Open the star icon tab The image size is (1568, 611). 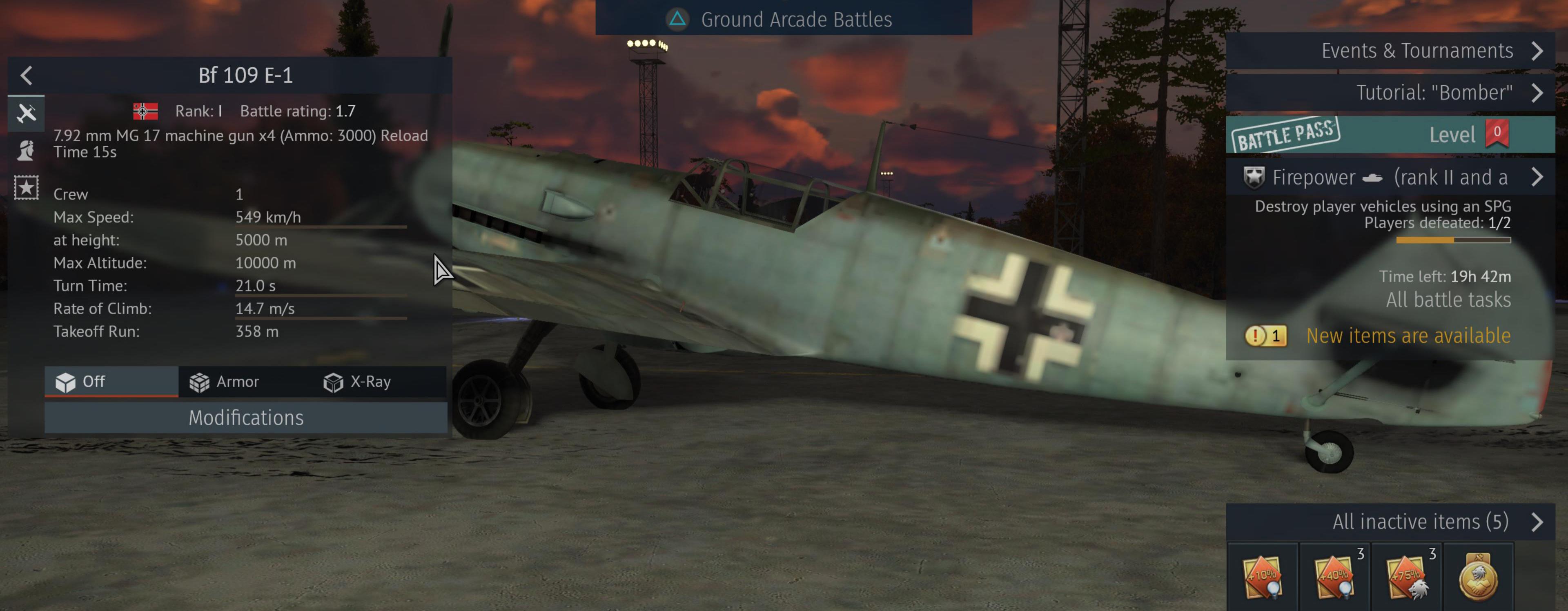click(26, 187)
